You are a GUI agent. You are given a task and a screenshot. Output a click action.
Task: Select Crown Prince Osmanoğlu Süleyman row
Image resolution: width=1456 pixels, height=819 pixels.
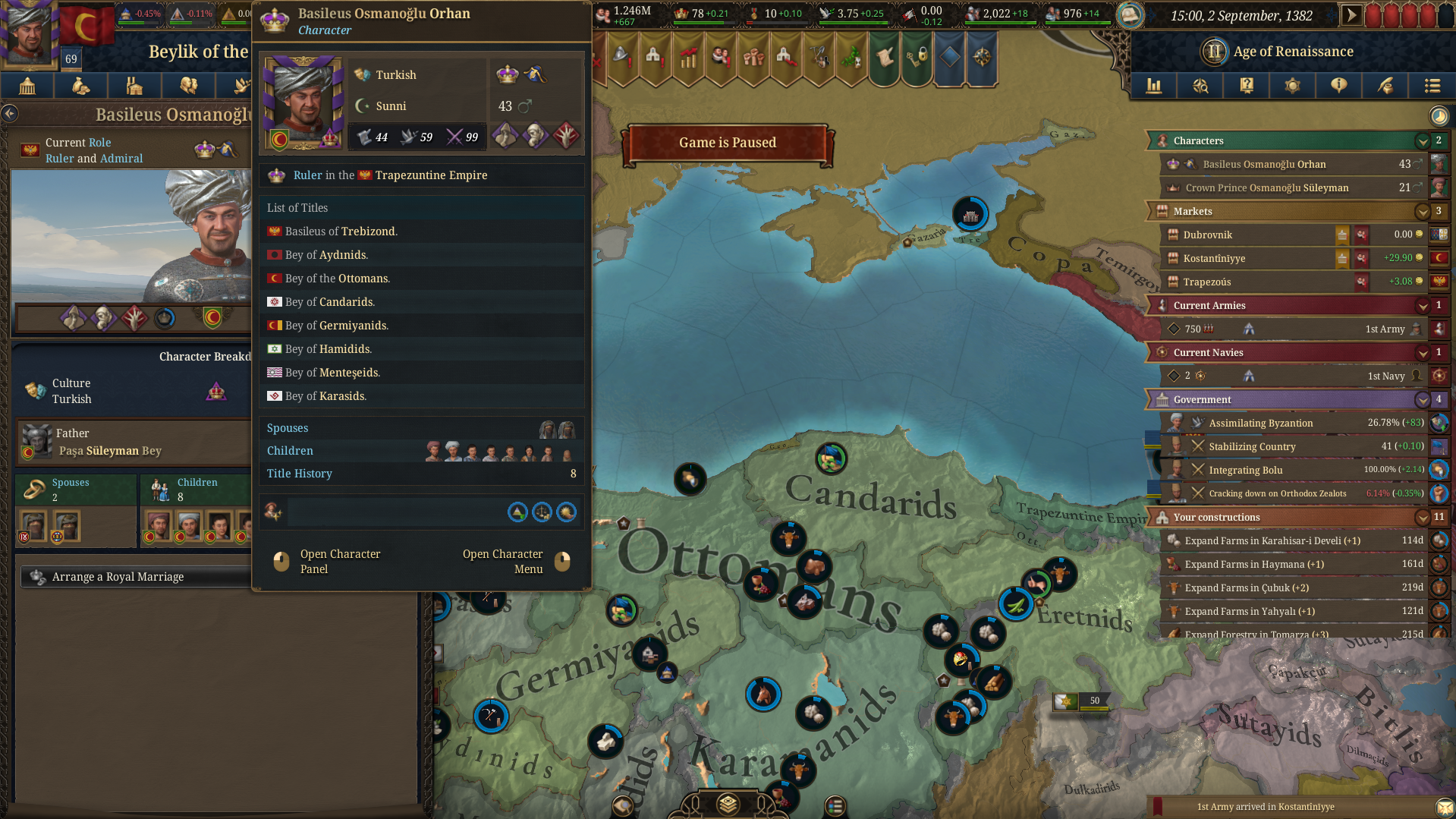pyautogui.click(x=1266, y=187)
